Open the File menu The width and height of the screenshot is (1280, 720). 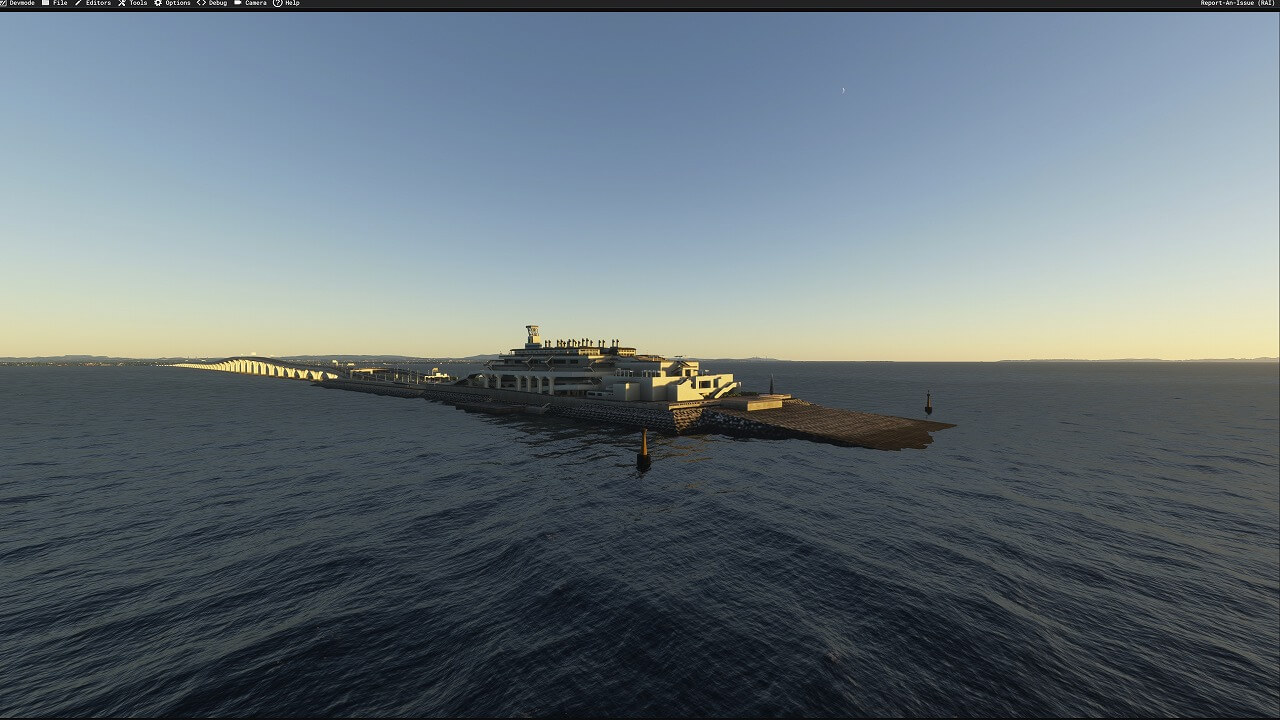[x=55, y=3]
